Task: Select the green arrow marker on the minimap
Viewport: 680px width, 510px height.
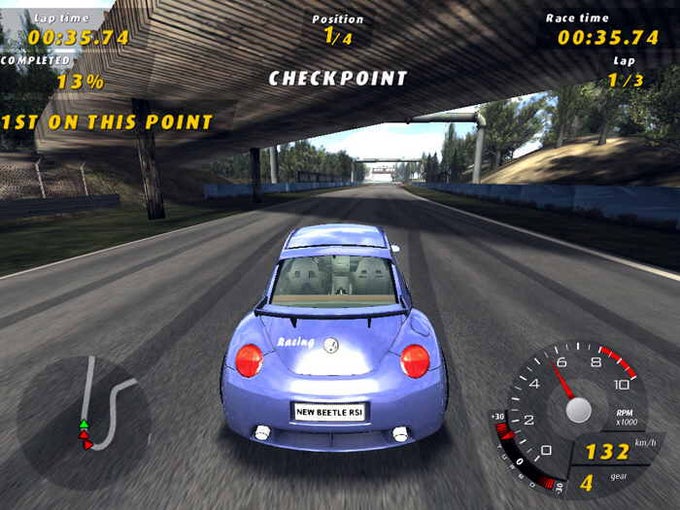Action: 84,425
